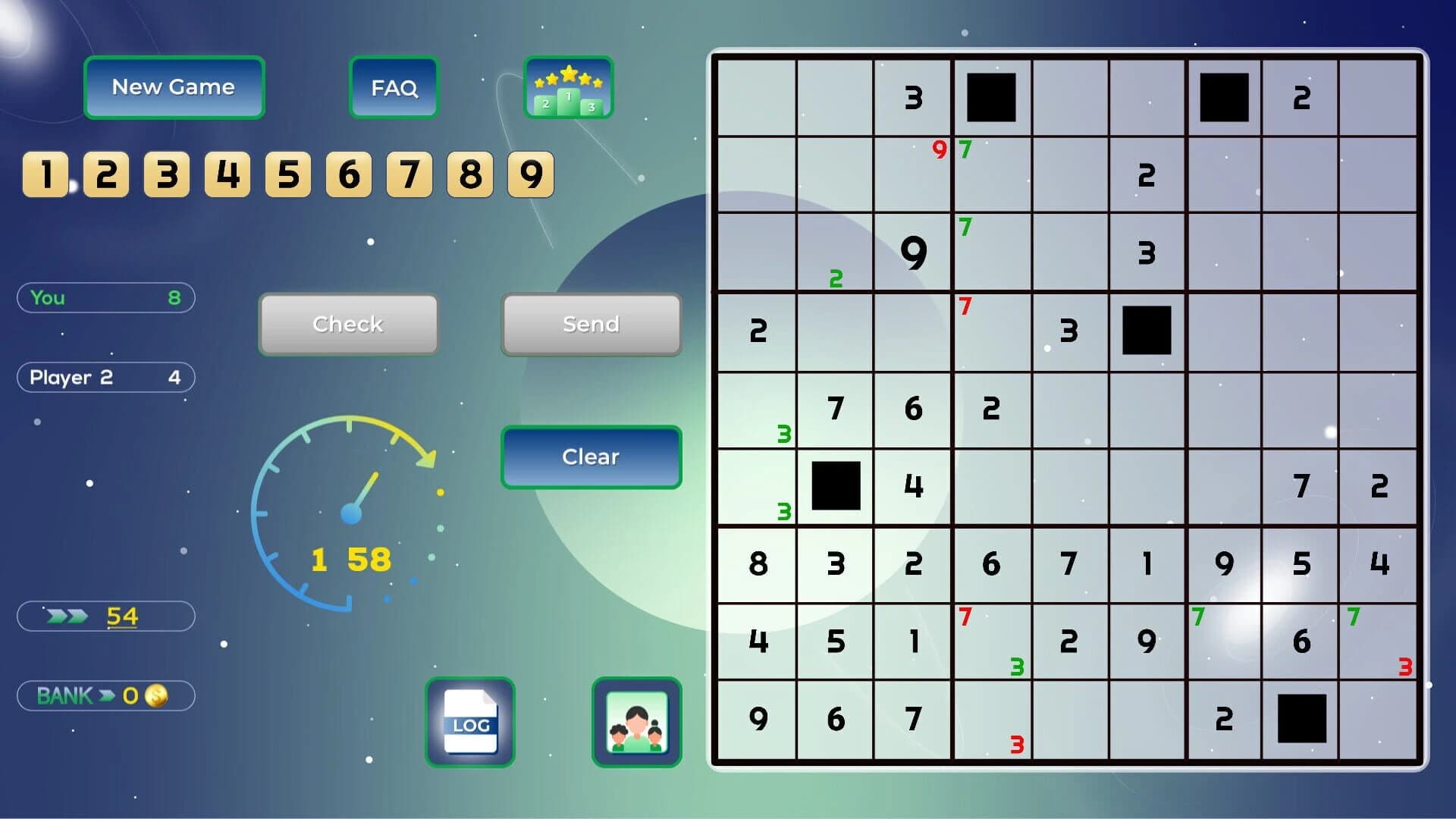Click the You score panel
This screenshot has height=819, width=1456.
[105, 297]
